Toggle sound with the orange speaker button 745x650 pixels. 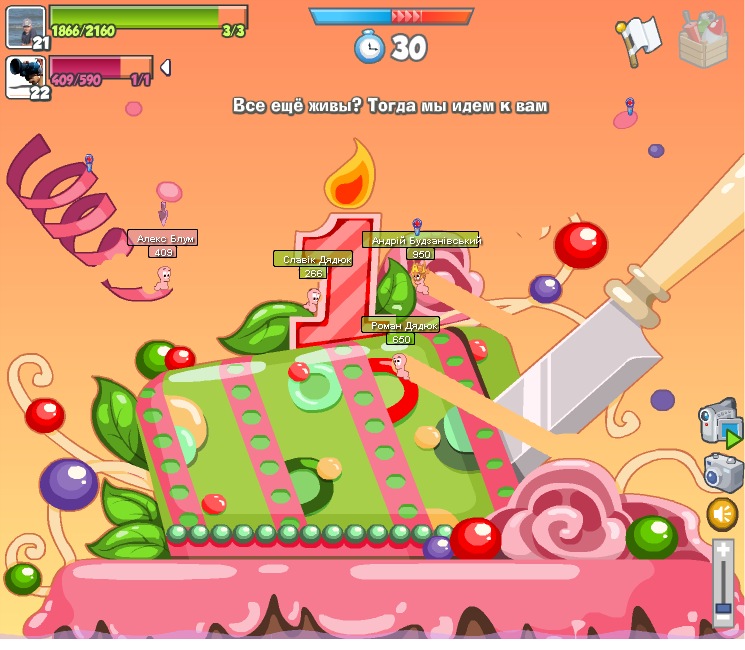[722, 515]
